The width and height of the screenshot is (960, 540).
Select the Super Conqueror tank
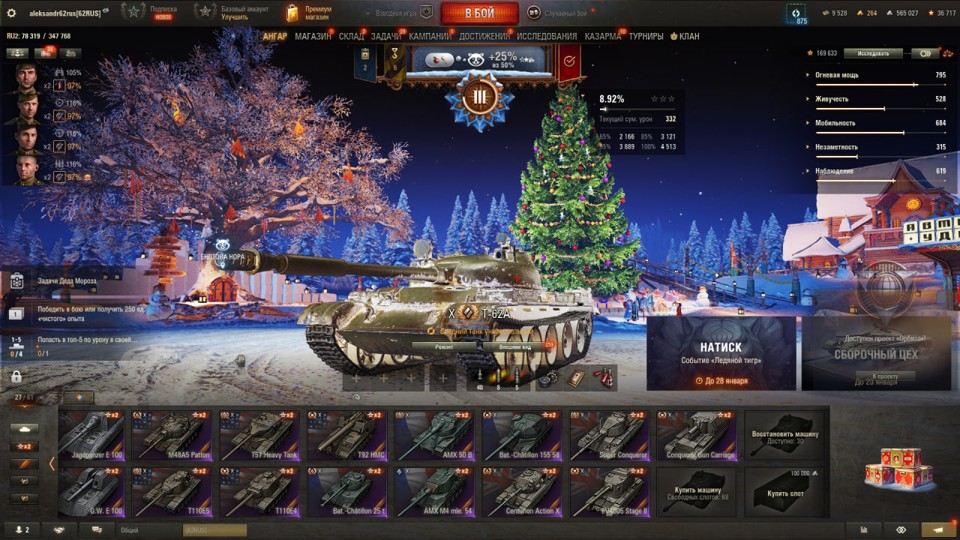pyautogui.click(x=607, y=435)
